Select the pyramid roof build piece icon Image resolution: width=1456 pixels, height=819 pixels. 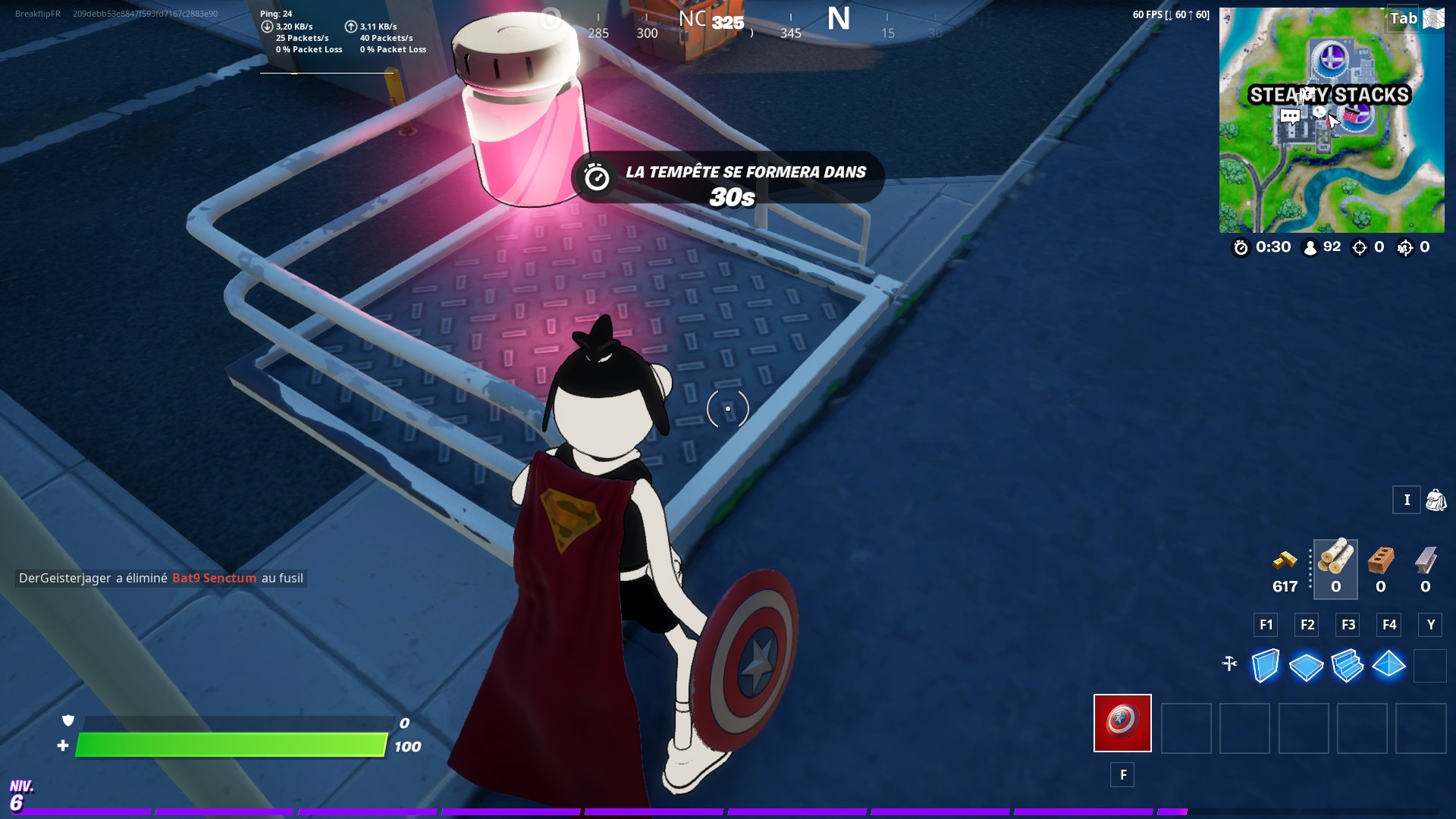click(1390, 666)
